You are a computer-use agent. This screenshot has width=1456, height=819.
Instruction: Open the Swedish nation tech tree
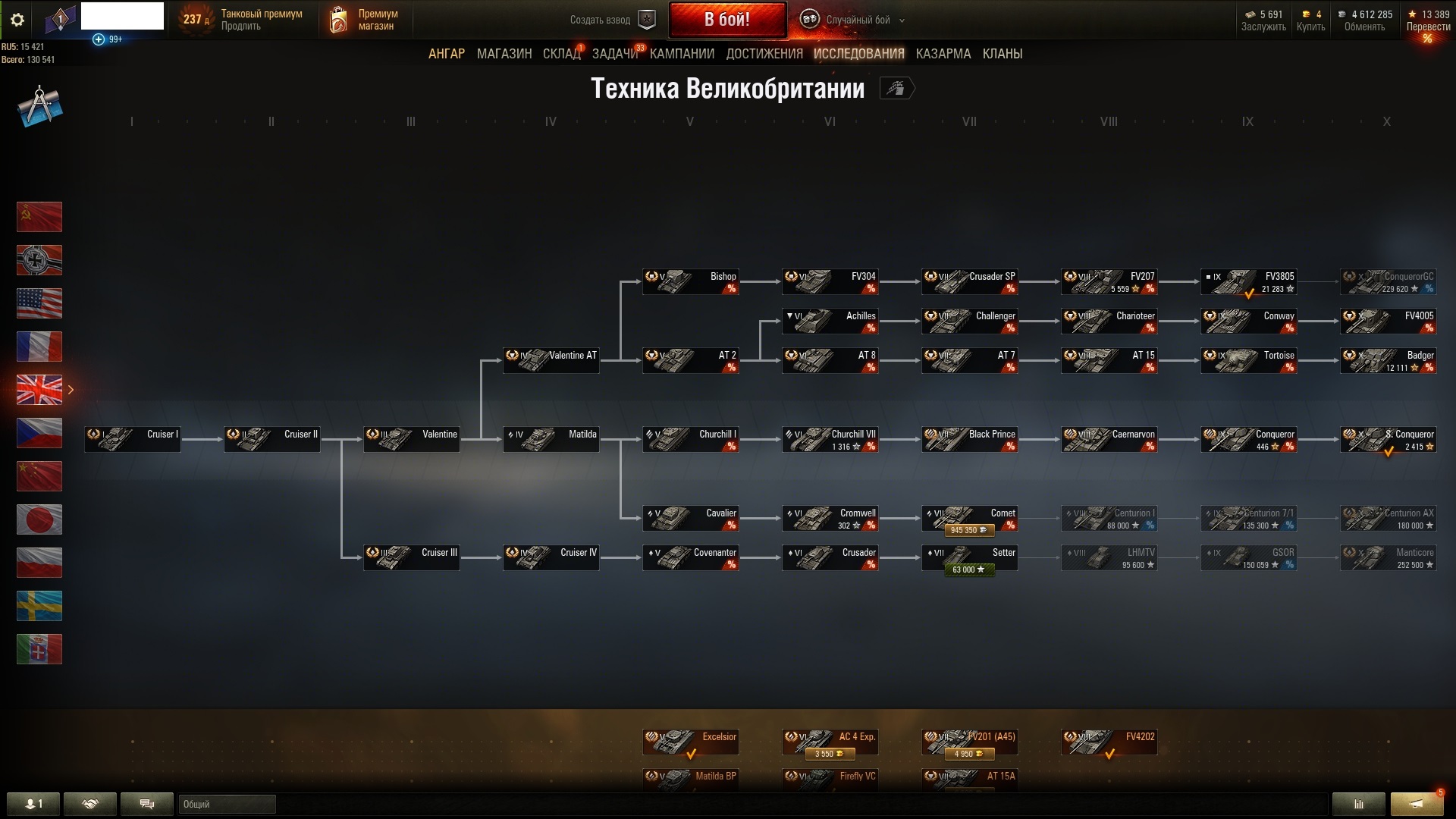point(39,606)
